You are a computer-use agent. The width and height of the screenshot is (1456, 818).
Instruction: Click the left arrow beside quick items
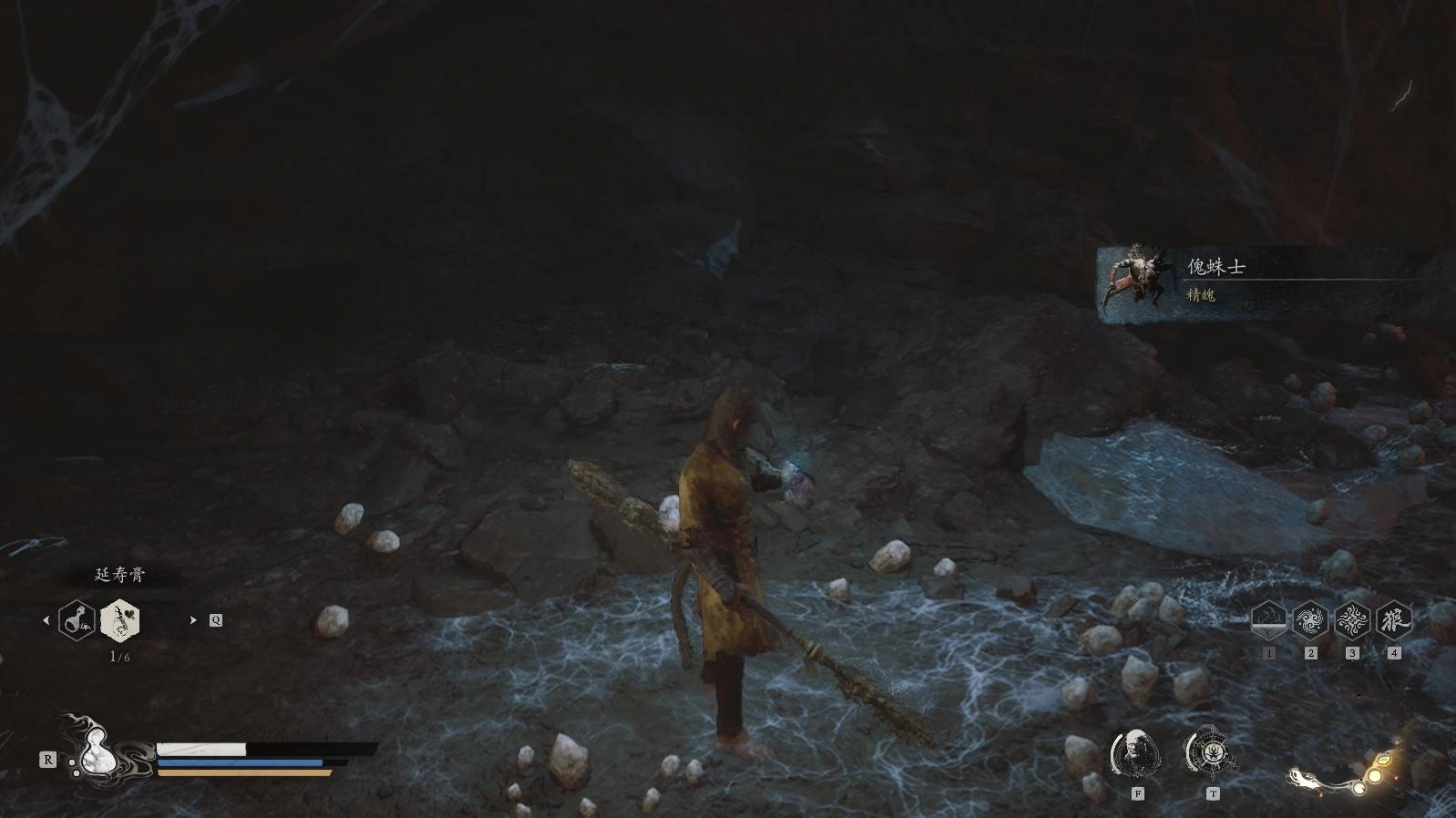(x=46, y=620)
